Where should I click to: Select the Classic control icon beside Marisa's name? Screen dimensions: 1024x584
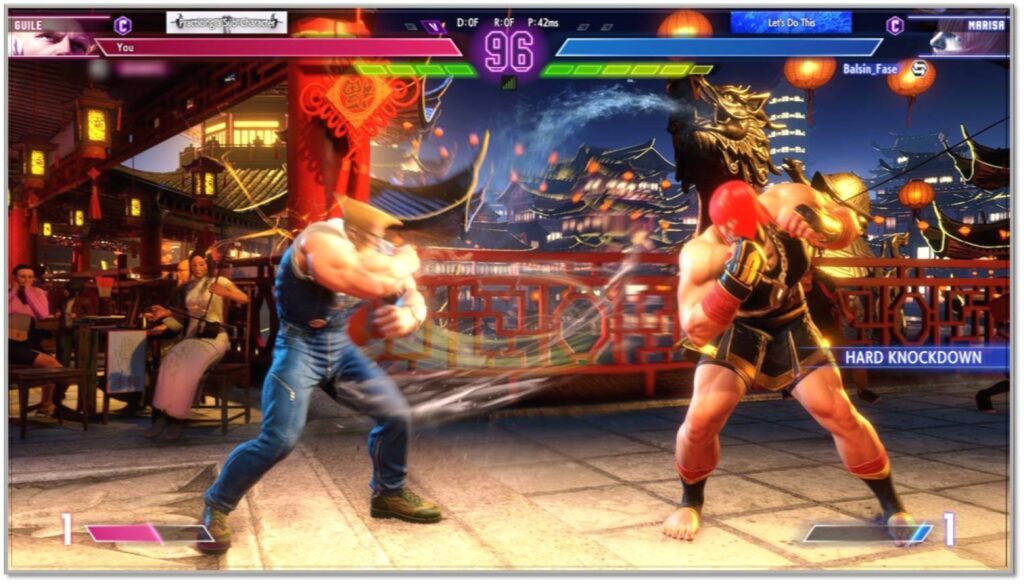(895, 25)
